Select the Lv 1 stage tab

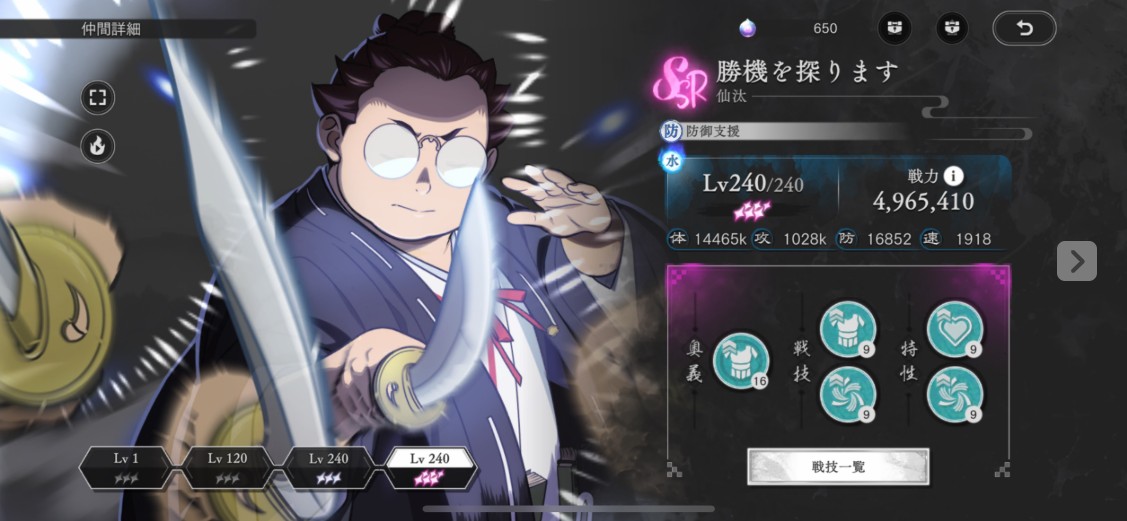[x=126, y=466]
